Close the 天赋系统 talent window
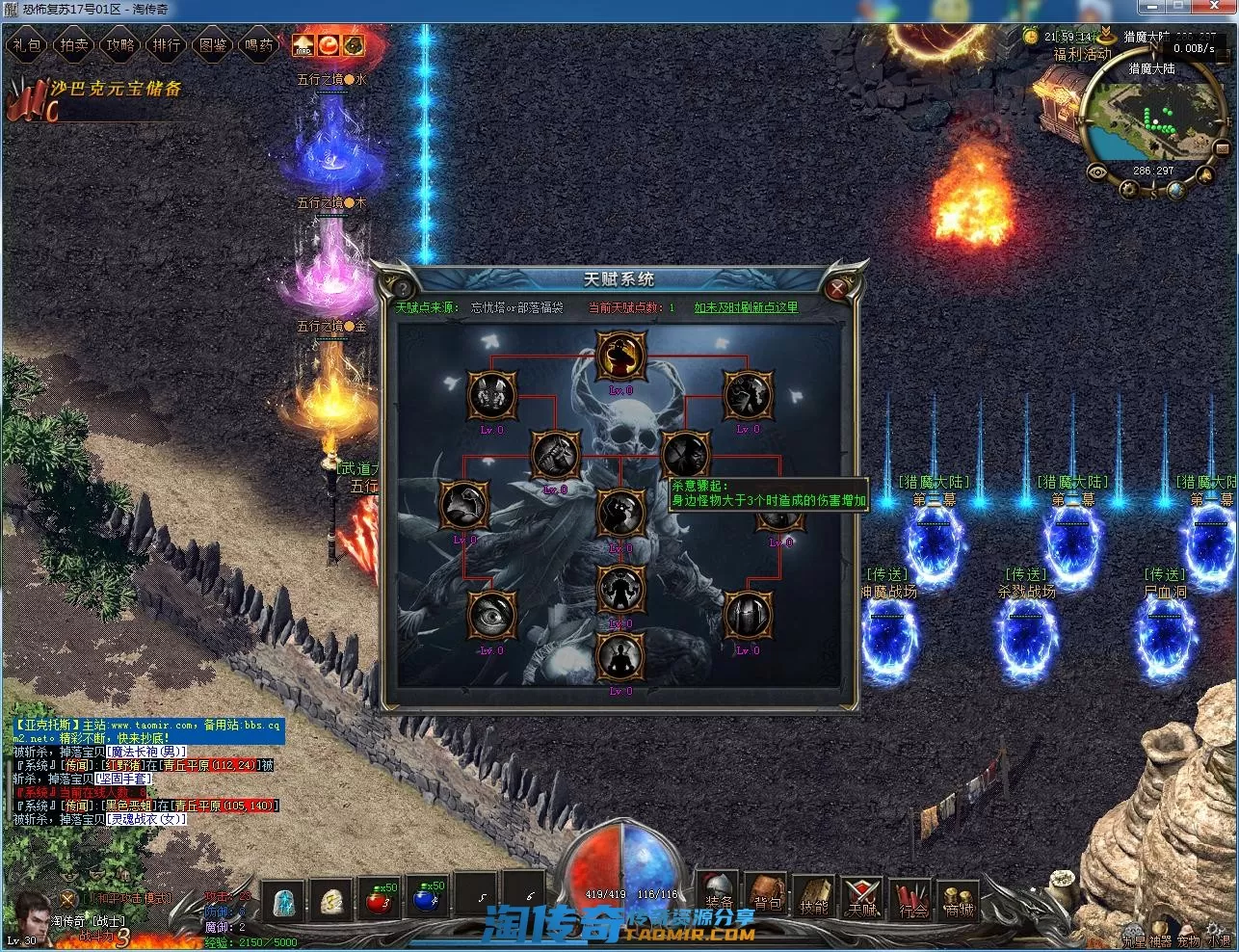Viewport: 1239px width, 952px height. (837, 287)
